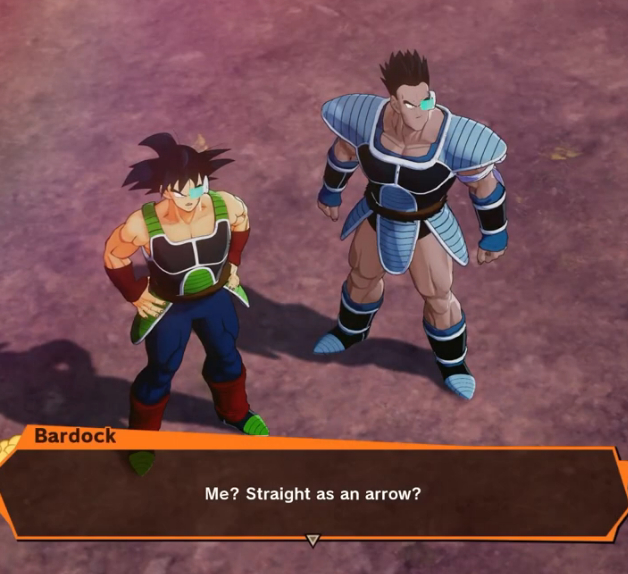
Task: Advance dialogue with the down-arrow indicator
Action: [312, 540]
